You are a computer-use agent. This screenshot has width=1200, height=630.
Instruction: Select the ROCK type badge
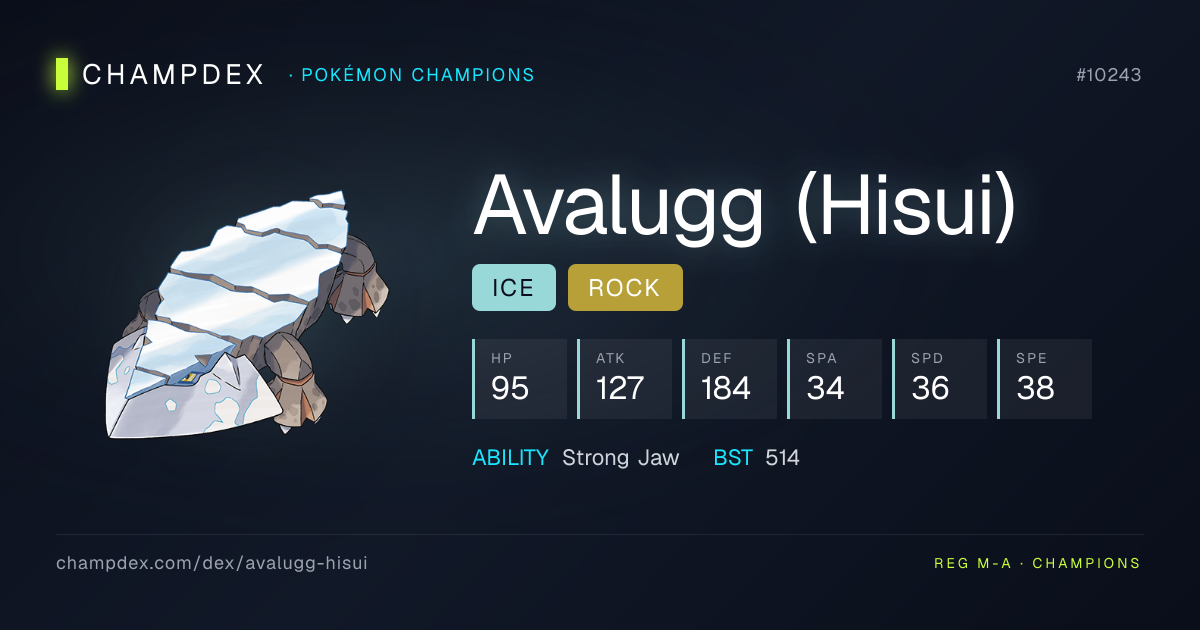coord(625,288)
